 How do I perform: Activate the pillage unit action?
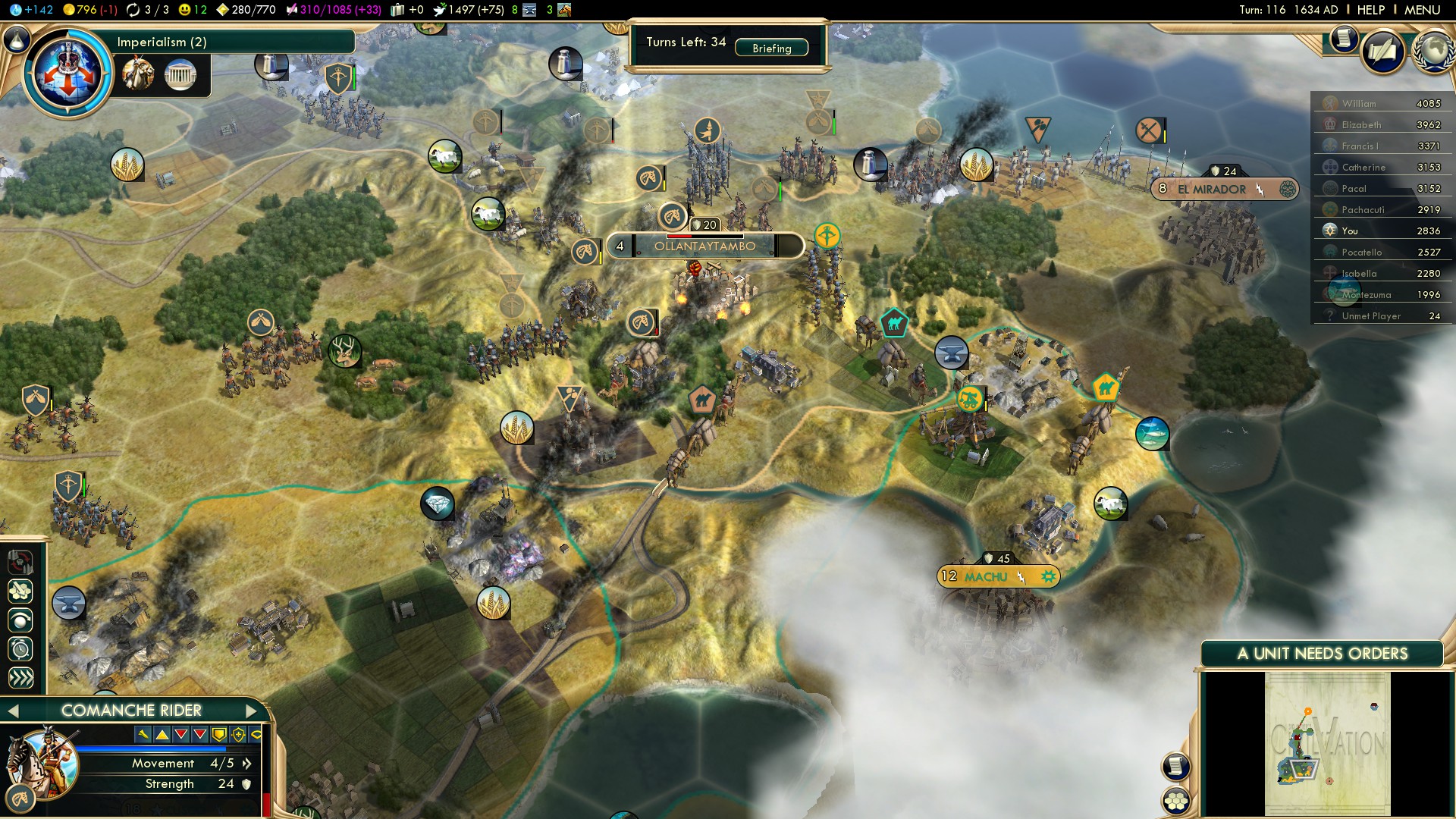point(20,562)
